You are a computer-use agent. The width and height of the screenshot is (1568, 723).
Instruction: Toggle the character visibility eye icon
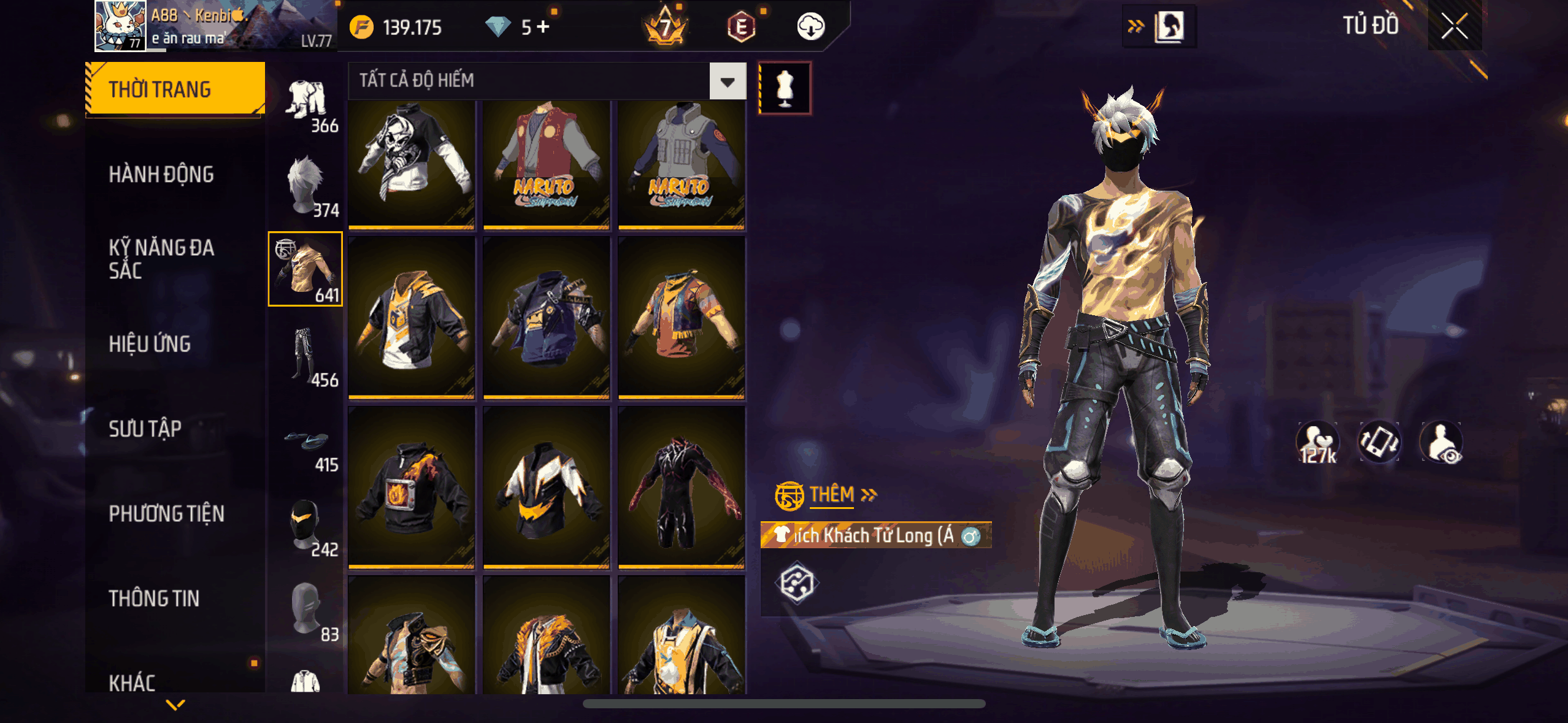click(x=1442, y=443)
